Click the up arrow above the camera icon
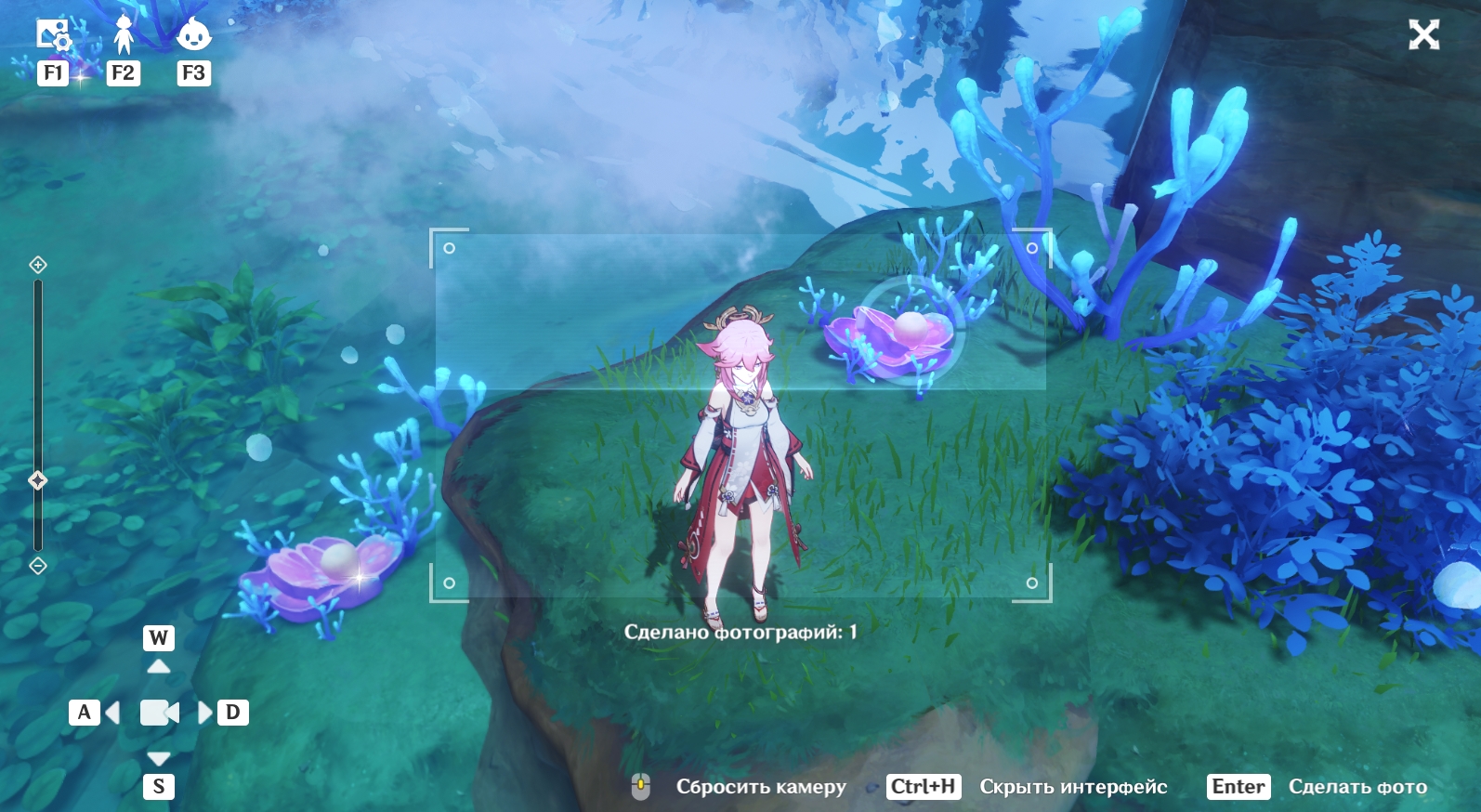The image size is (1481, 812). pyautogui.click(x=159, y=666)
